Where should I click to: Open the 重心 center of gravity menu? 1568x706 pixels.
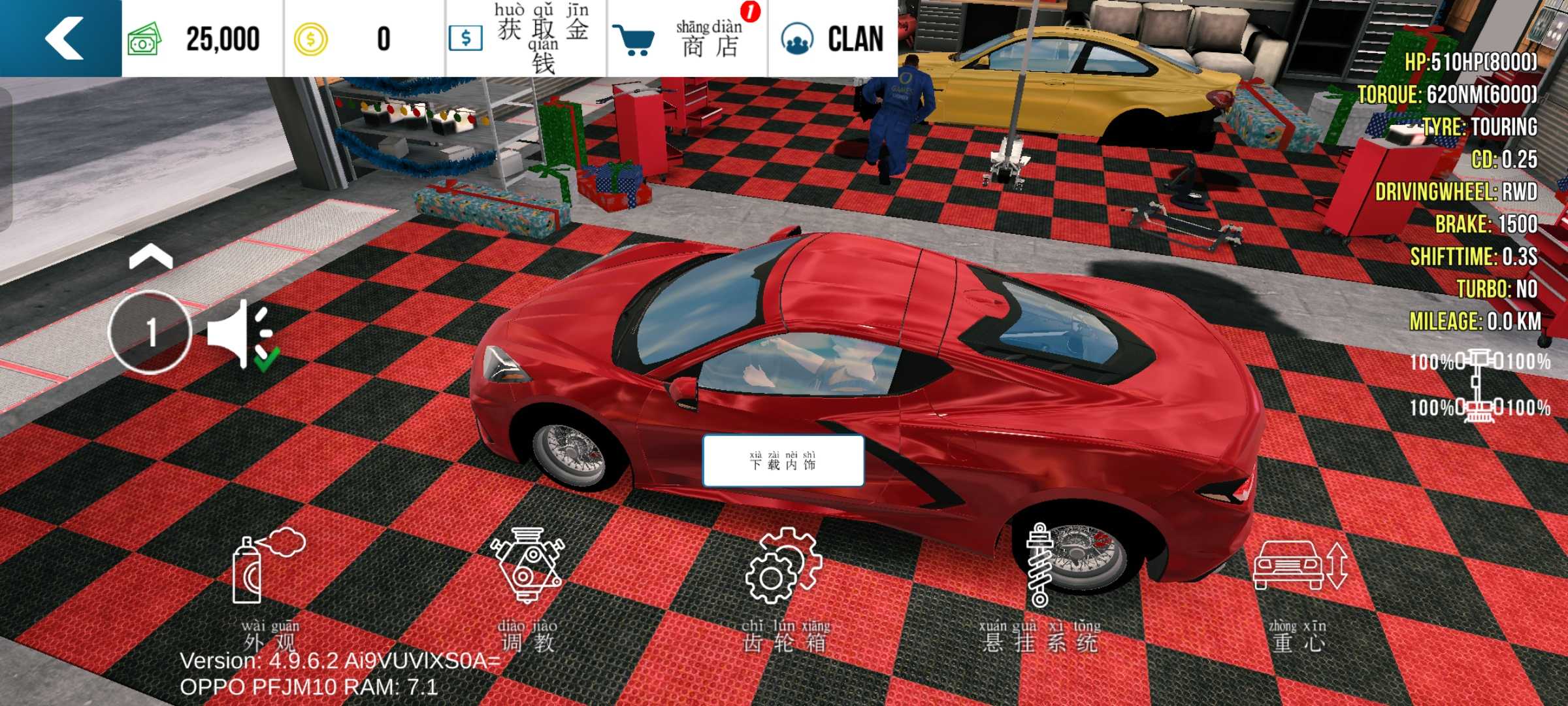point(1299,588)
